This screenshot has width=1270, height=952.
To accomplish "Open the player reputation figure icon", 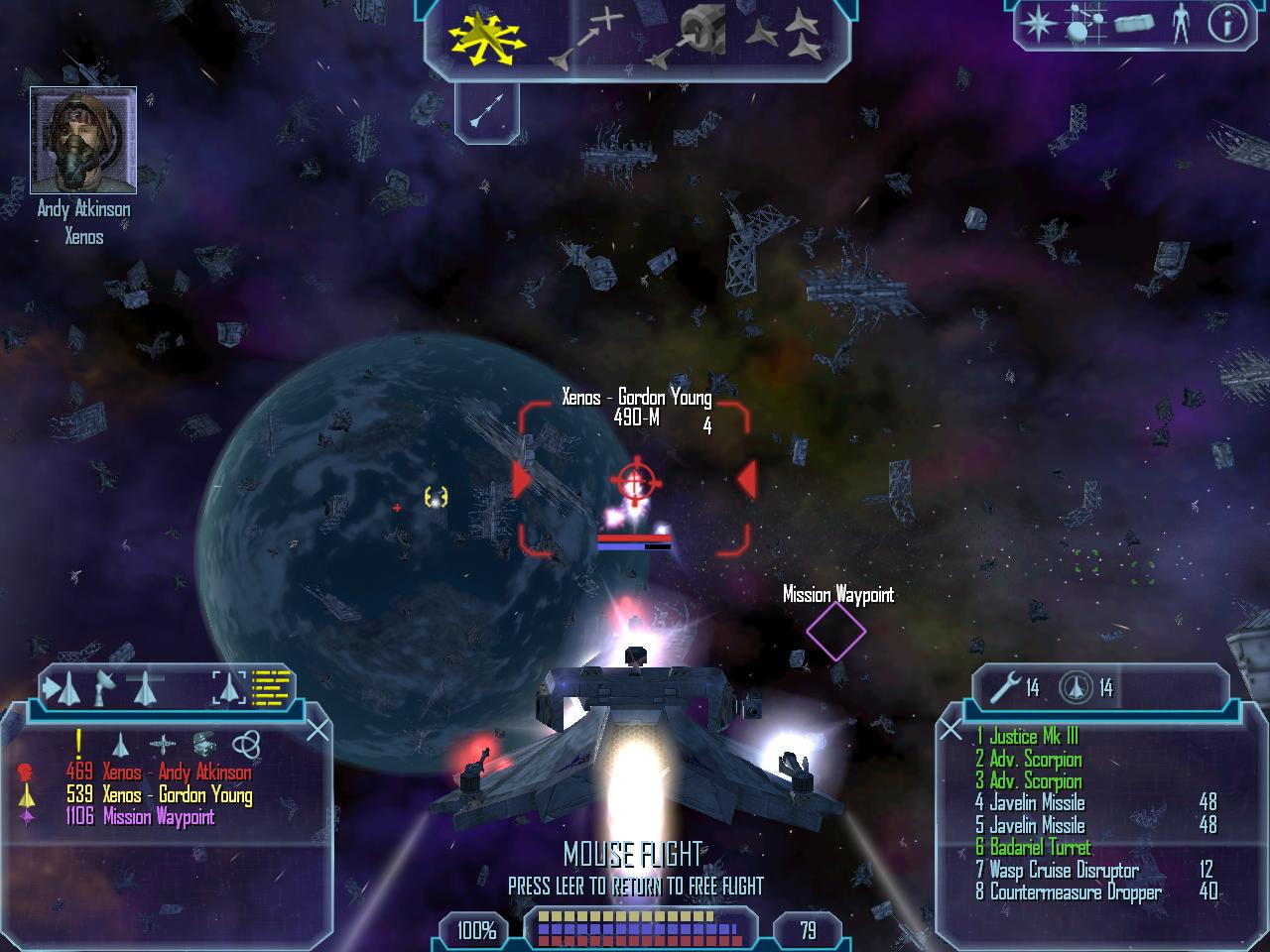I will [x=1180, y=24].
